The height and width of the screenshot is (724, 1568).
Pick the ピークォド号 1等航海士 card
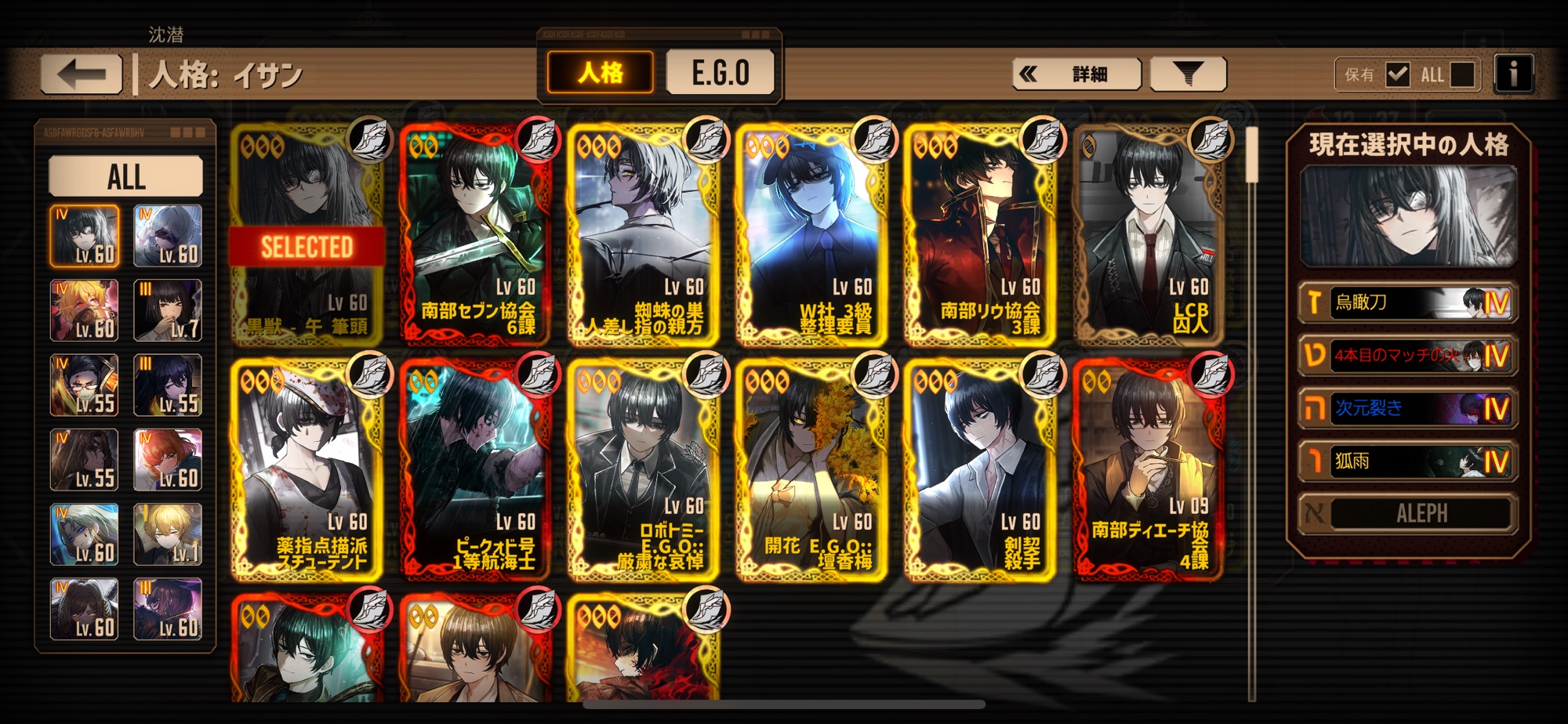coord(476,470)
